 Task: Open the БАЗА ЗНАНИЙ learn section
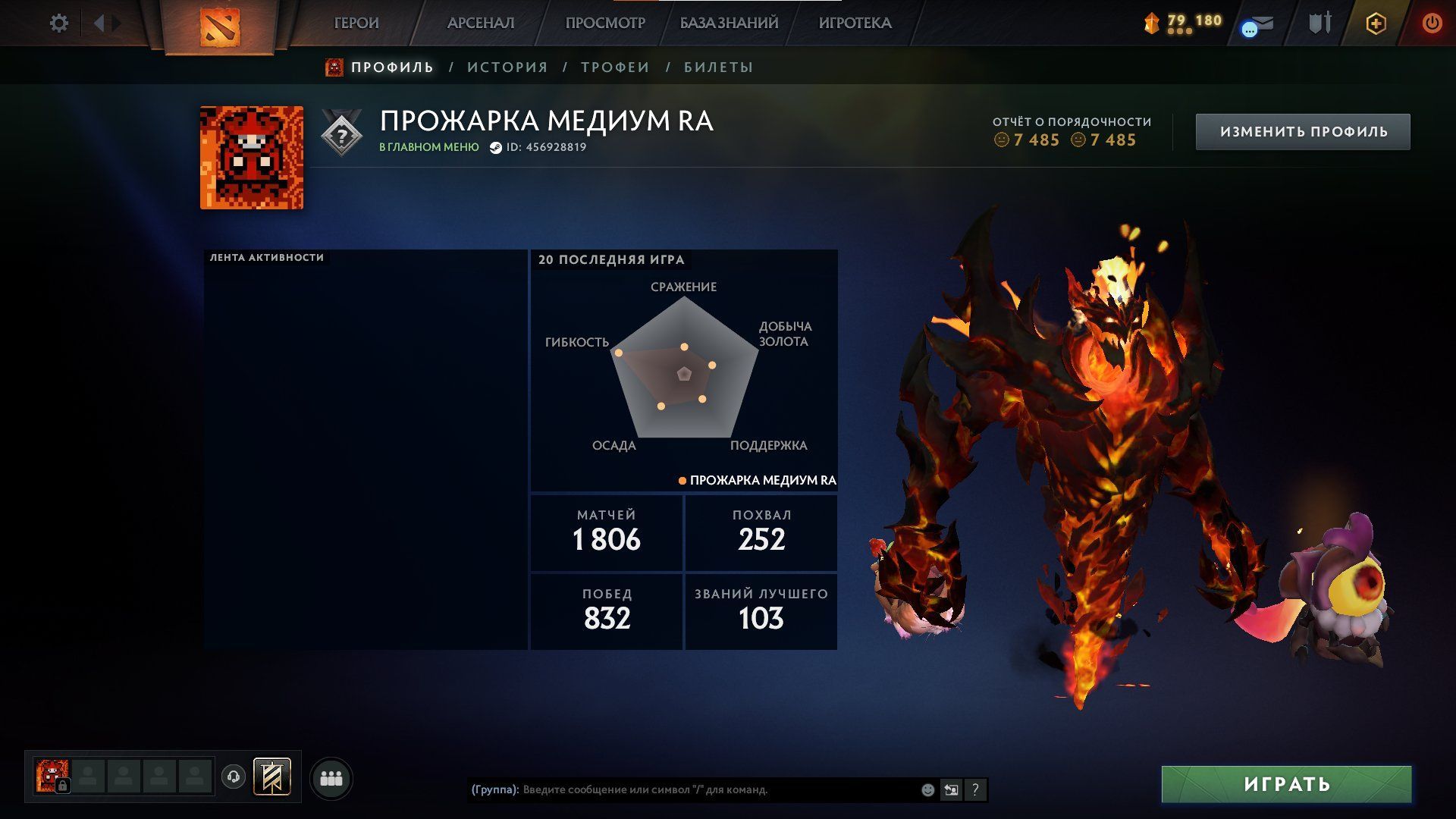[x=729, y=24]
